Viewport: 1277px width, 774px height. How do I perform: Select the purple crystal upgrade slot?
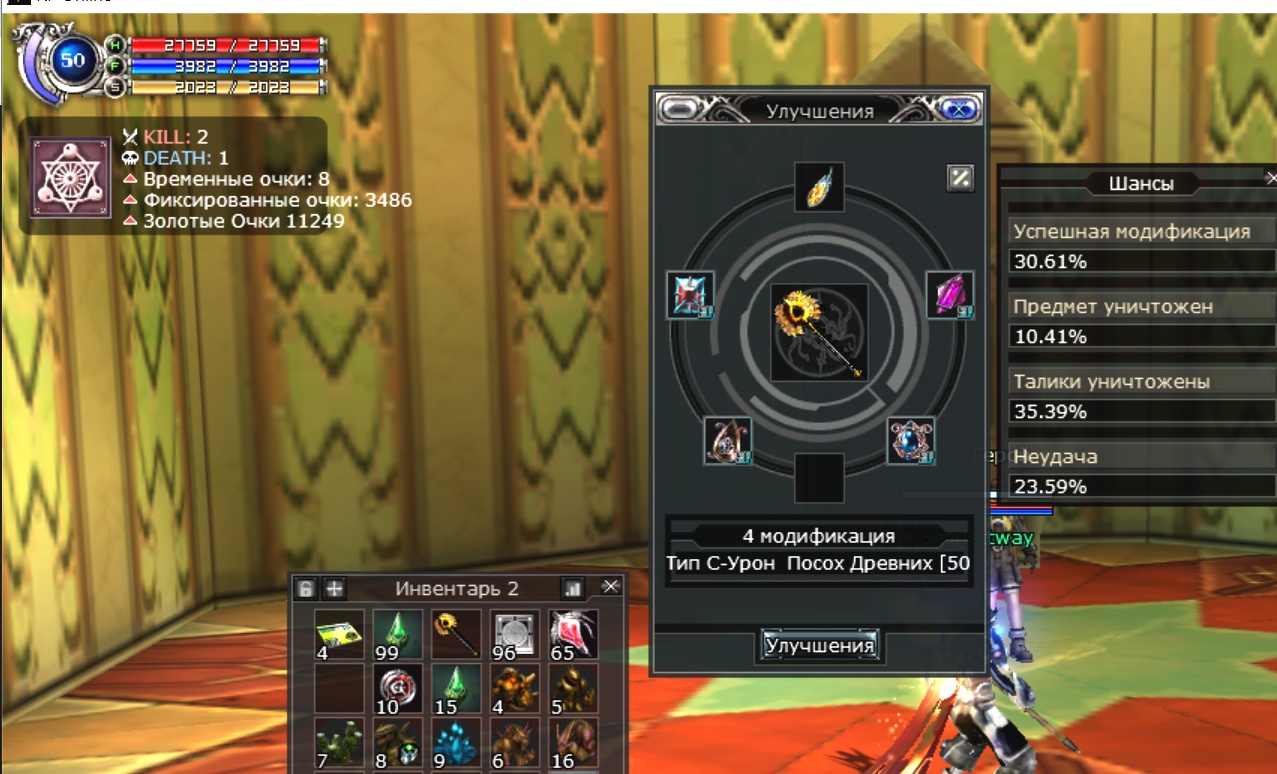[x=949, y=295]
